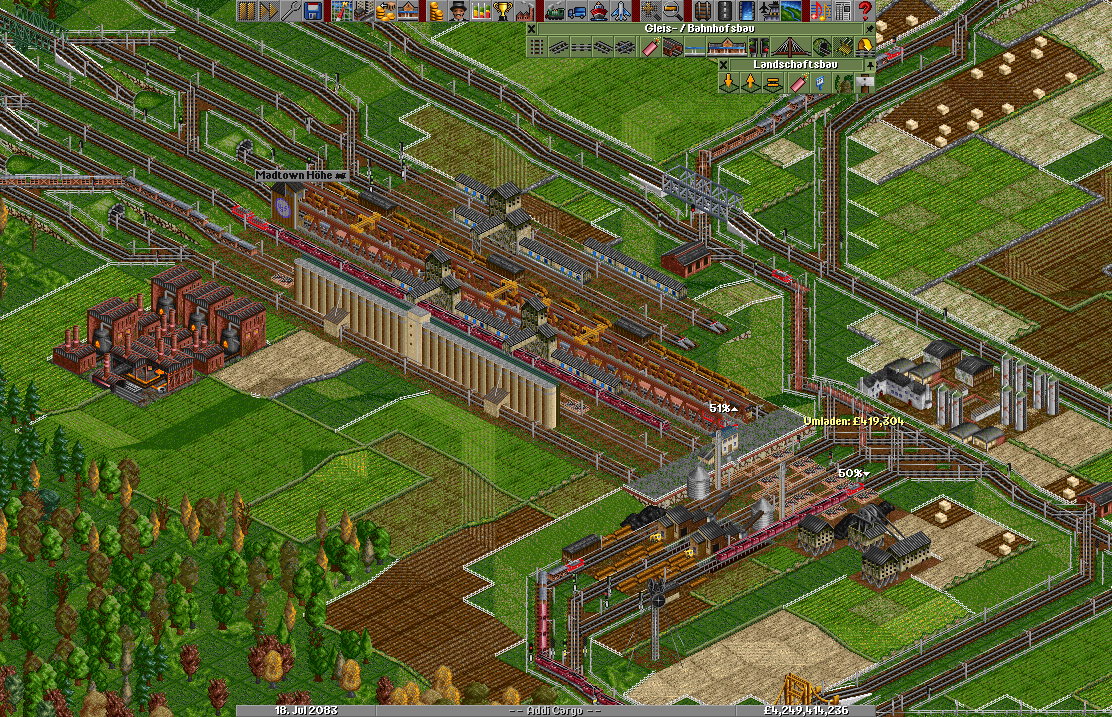Image resolution: width=1112 pixels, height=717 pixels.
Task: Open the aircraft list from toolbar
Action: point(621,11)
